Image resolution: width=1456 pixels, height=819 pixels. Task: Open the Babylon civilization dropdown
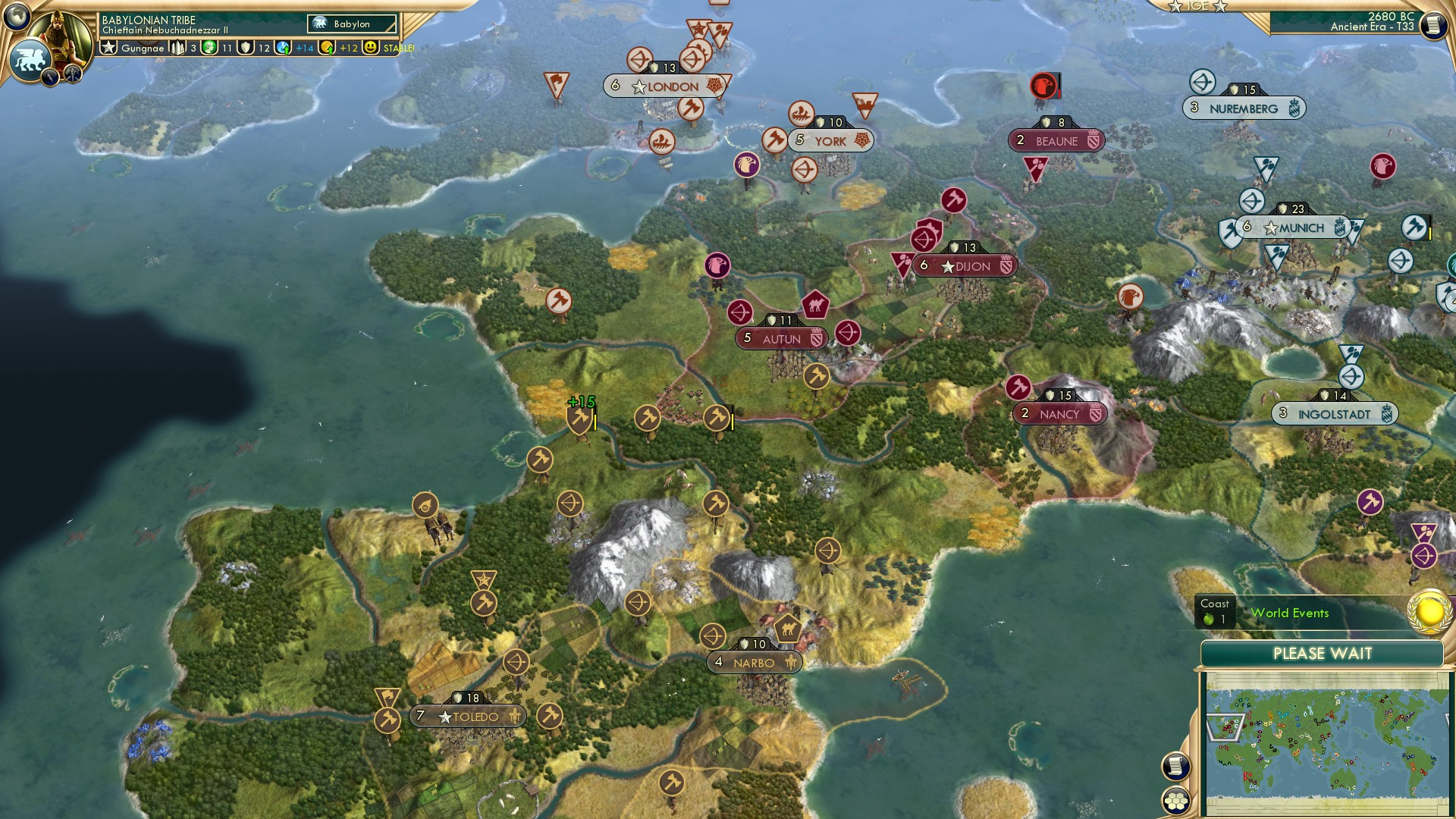353,24
